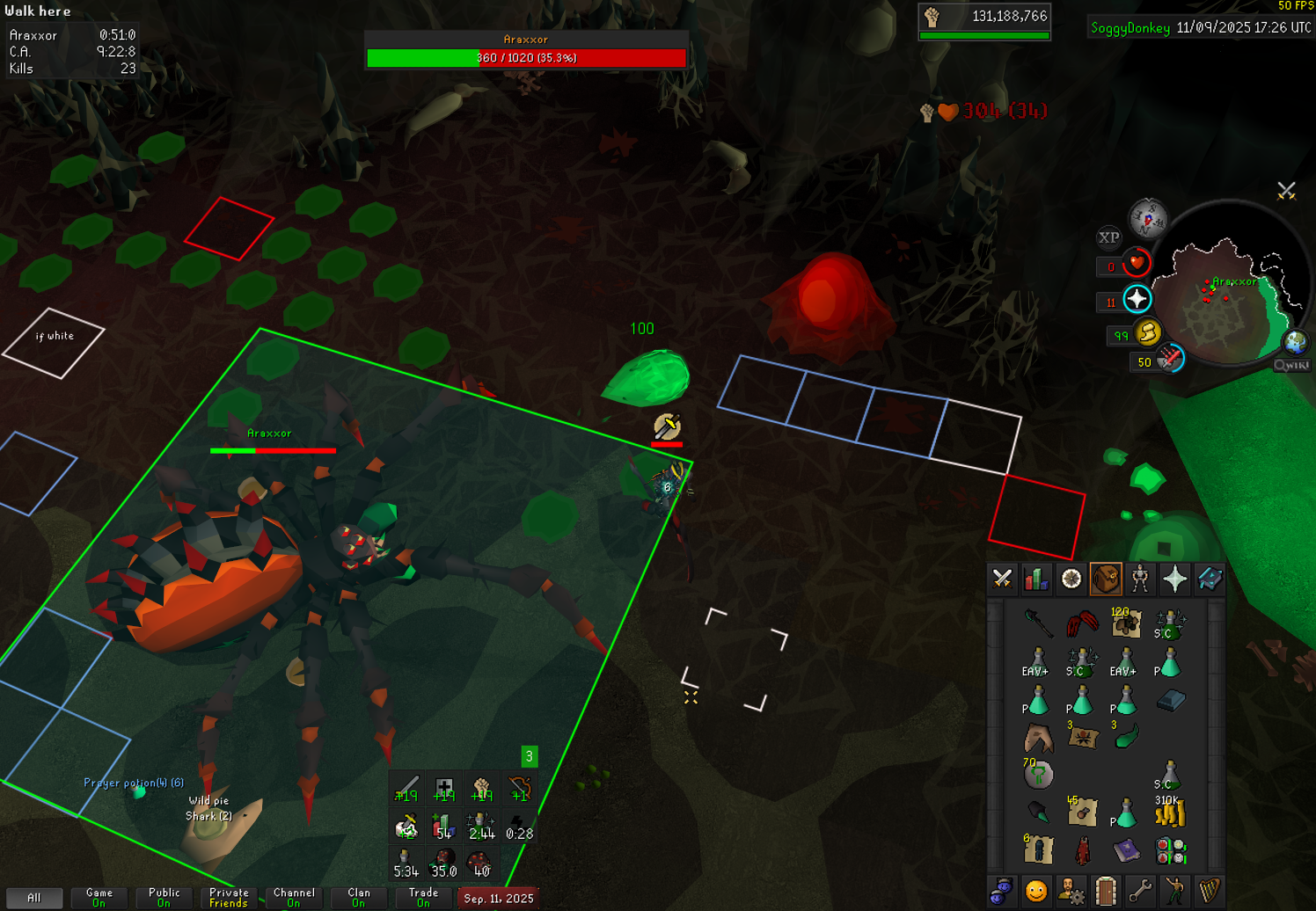Switch to the Skills tab
Image resolution: width=1316 pixels, height=911 pixels.
(1036, 579)
